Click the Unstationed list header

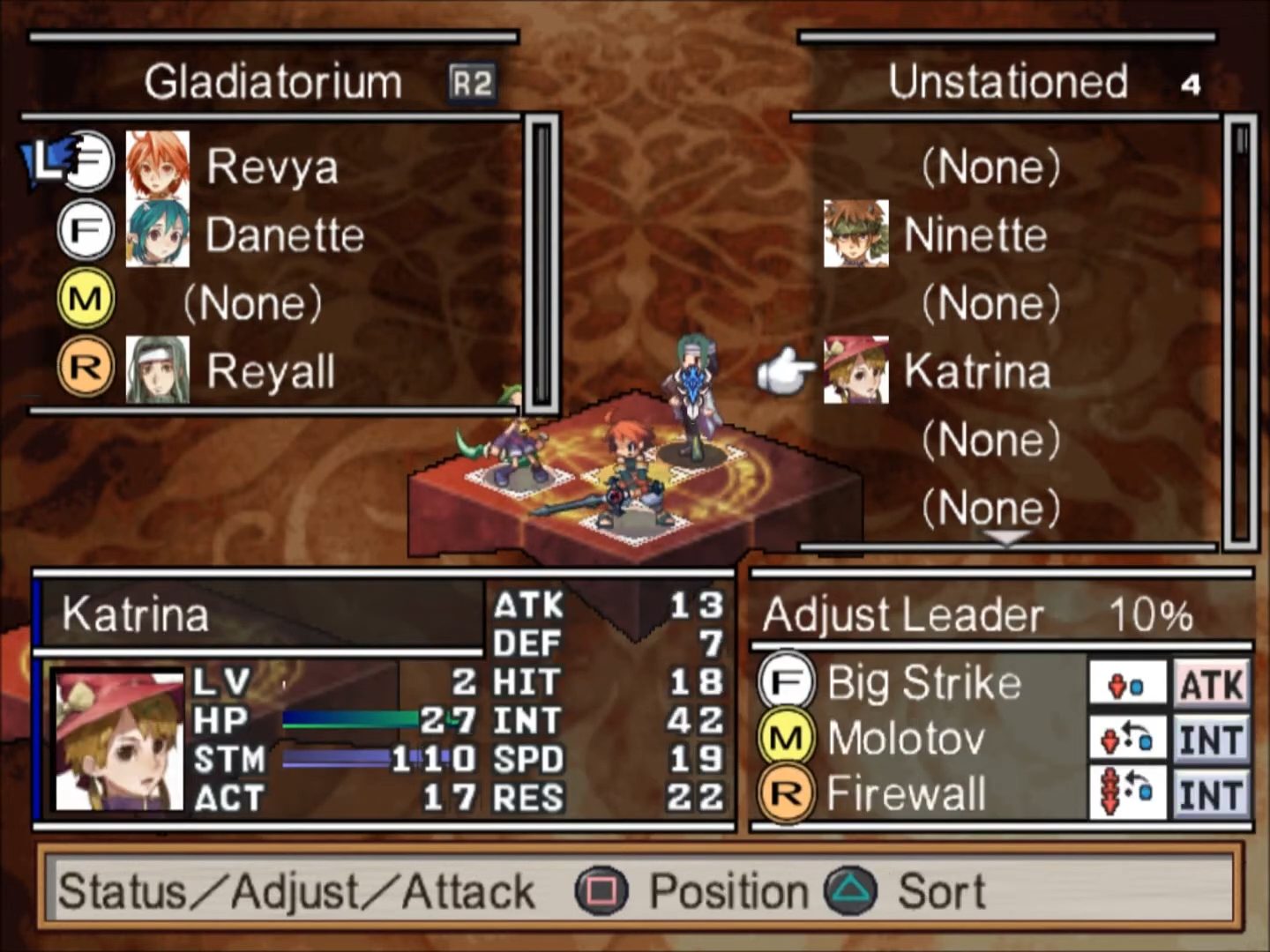click(x=1007, y=82)
